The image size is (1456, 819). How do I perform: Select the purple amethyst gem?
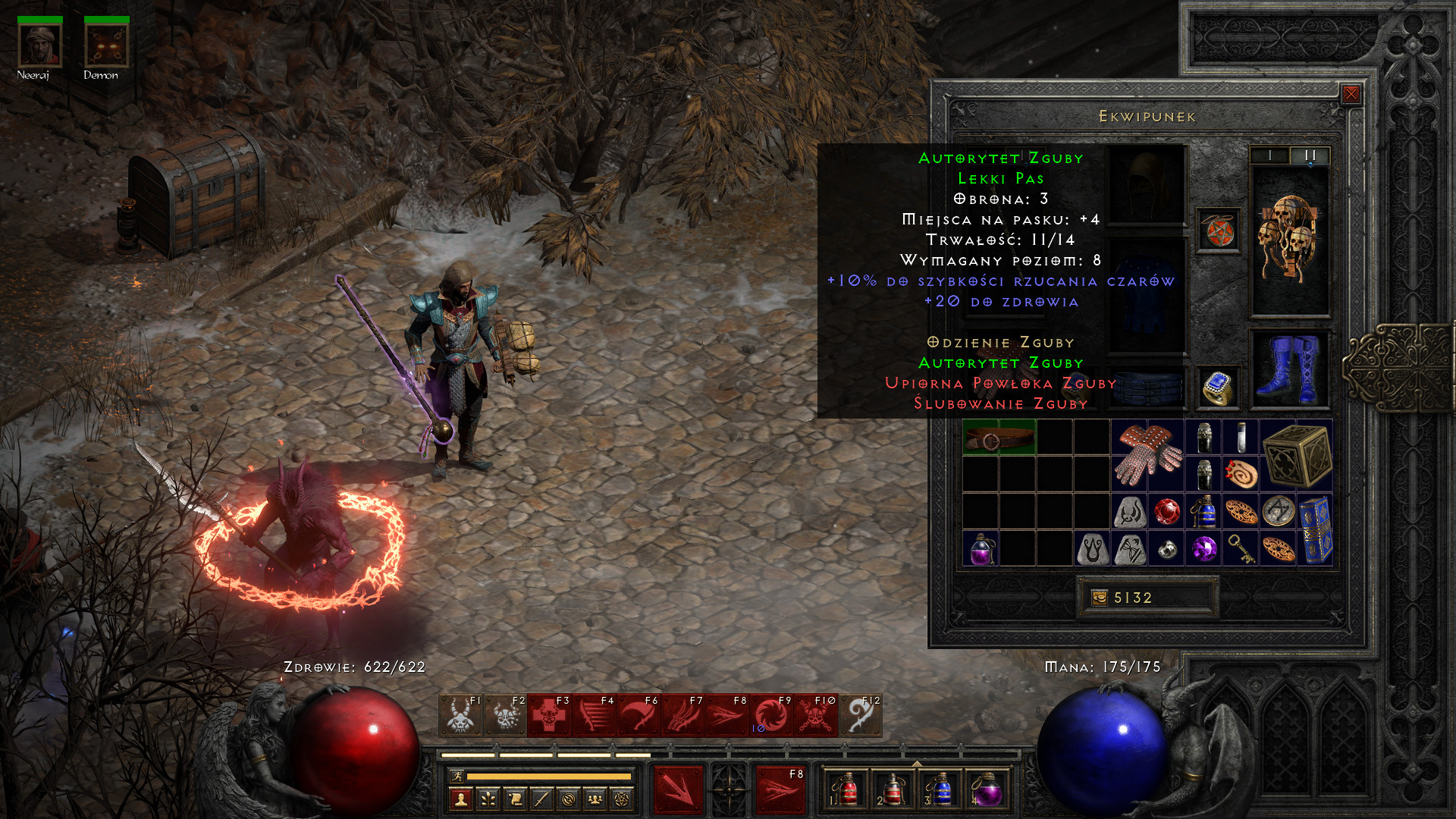coord(1203,548)
